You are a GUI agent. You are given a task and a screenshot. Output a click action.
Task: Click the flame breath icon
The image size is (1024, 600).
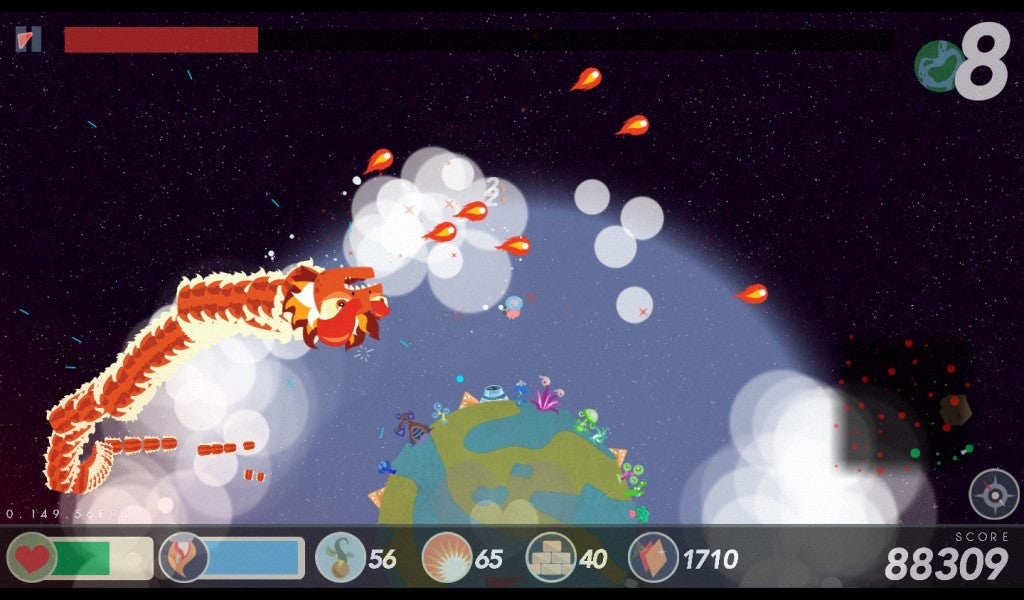click(x=183, y=557)
